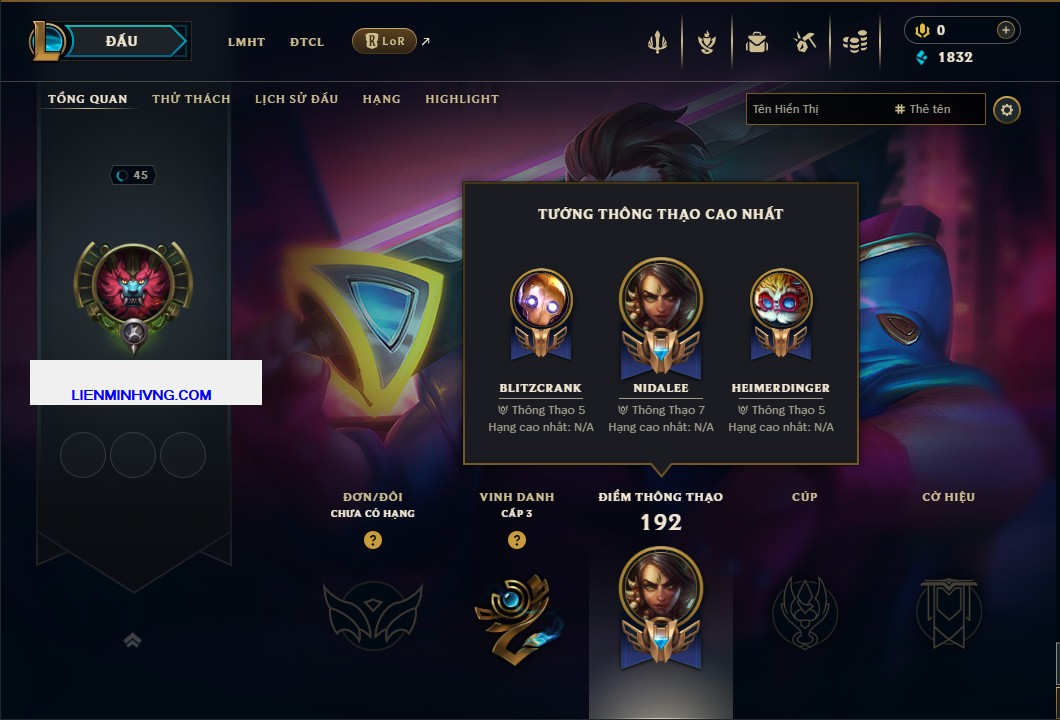Select the TỔNG QUAN profile tab
The width and height of the screenshot is (1060, 720).
[x=88, y=99]
